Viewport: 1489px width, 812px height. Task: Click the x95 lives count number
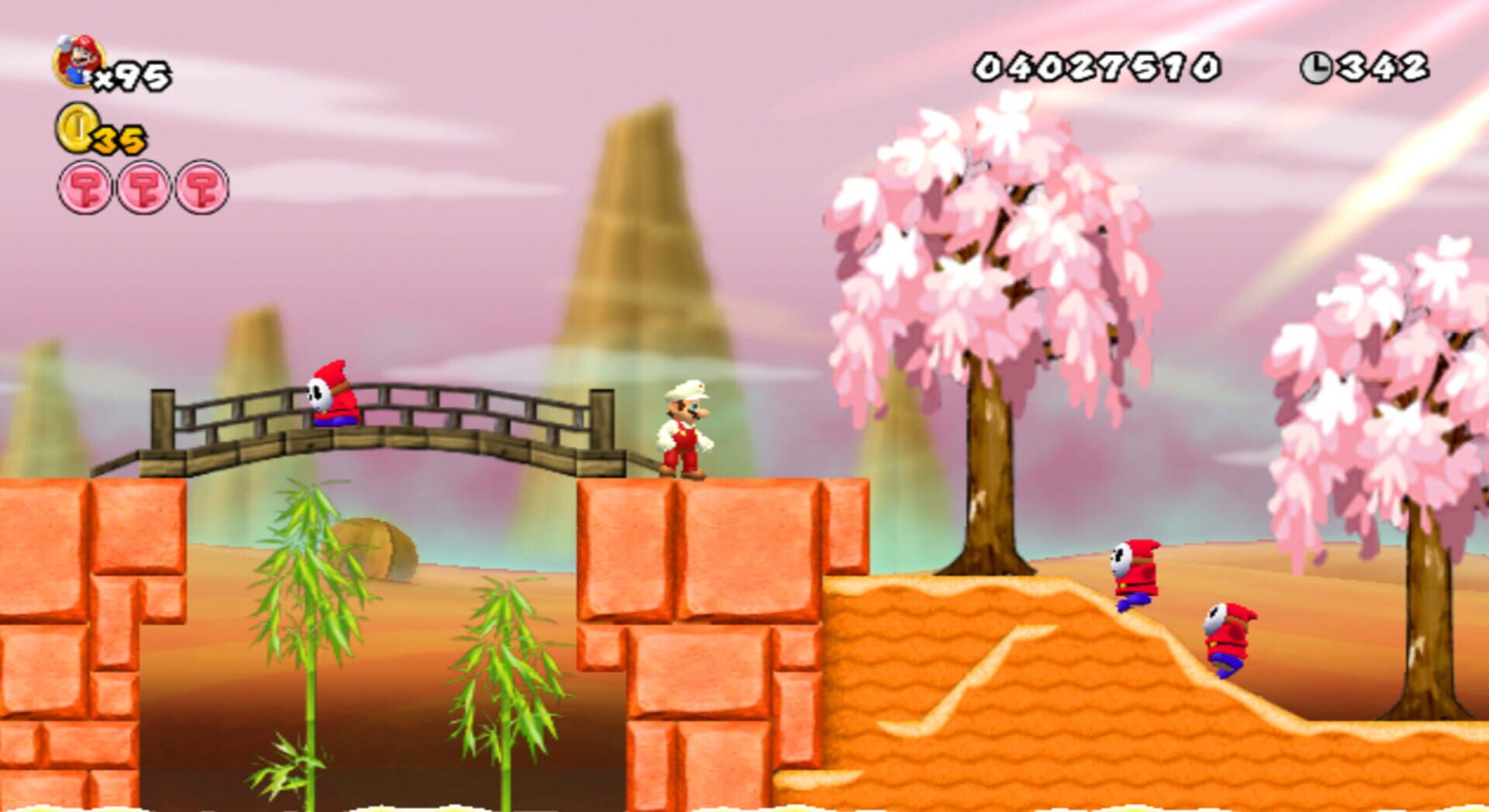pyautogui.click(x=136, y=75)
